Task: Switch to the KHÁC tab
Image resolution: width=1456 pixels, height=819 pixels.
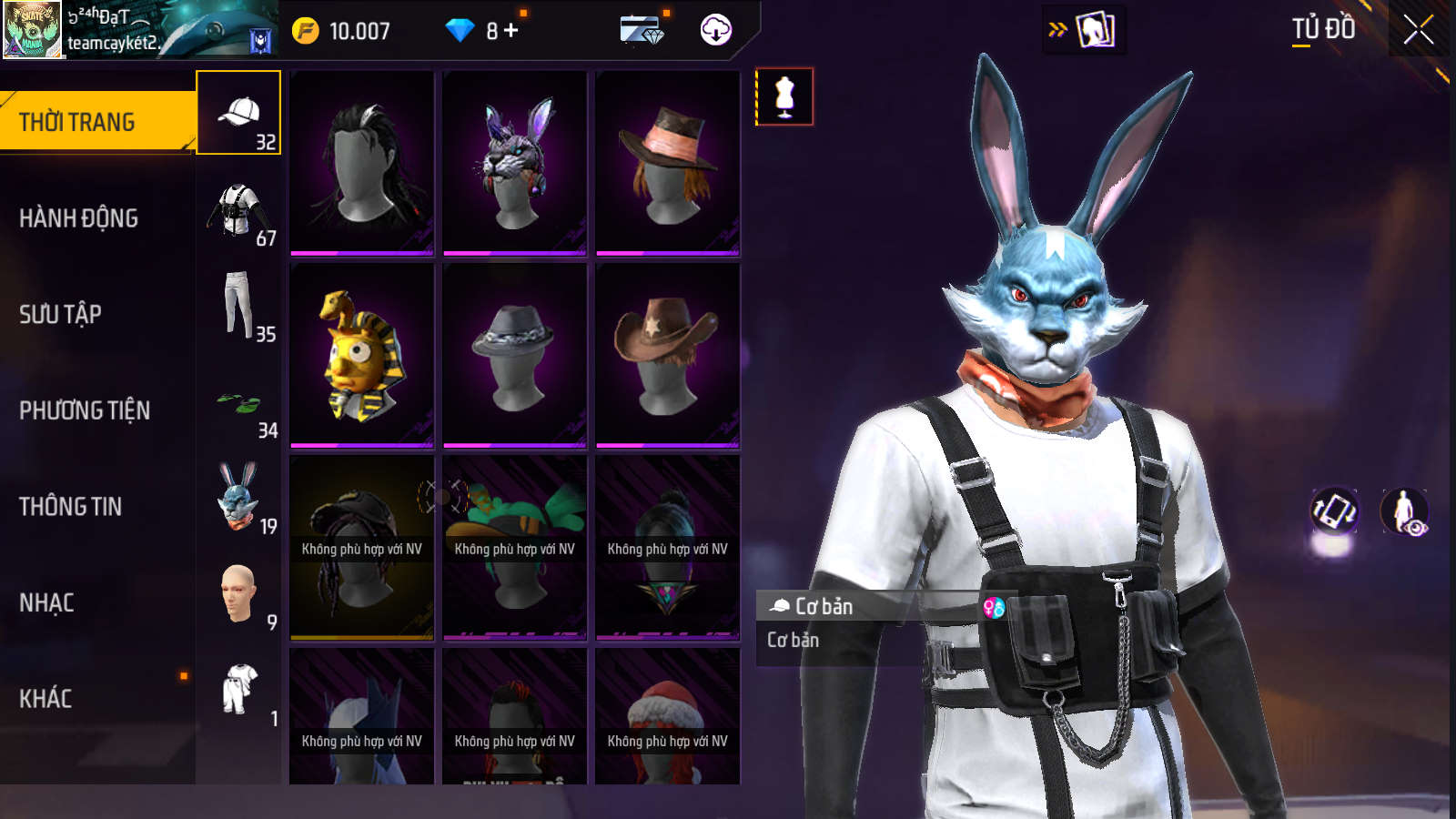Action: [45, 699]
